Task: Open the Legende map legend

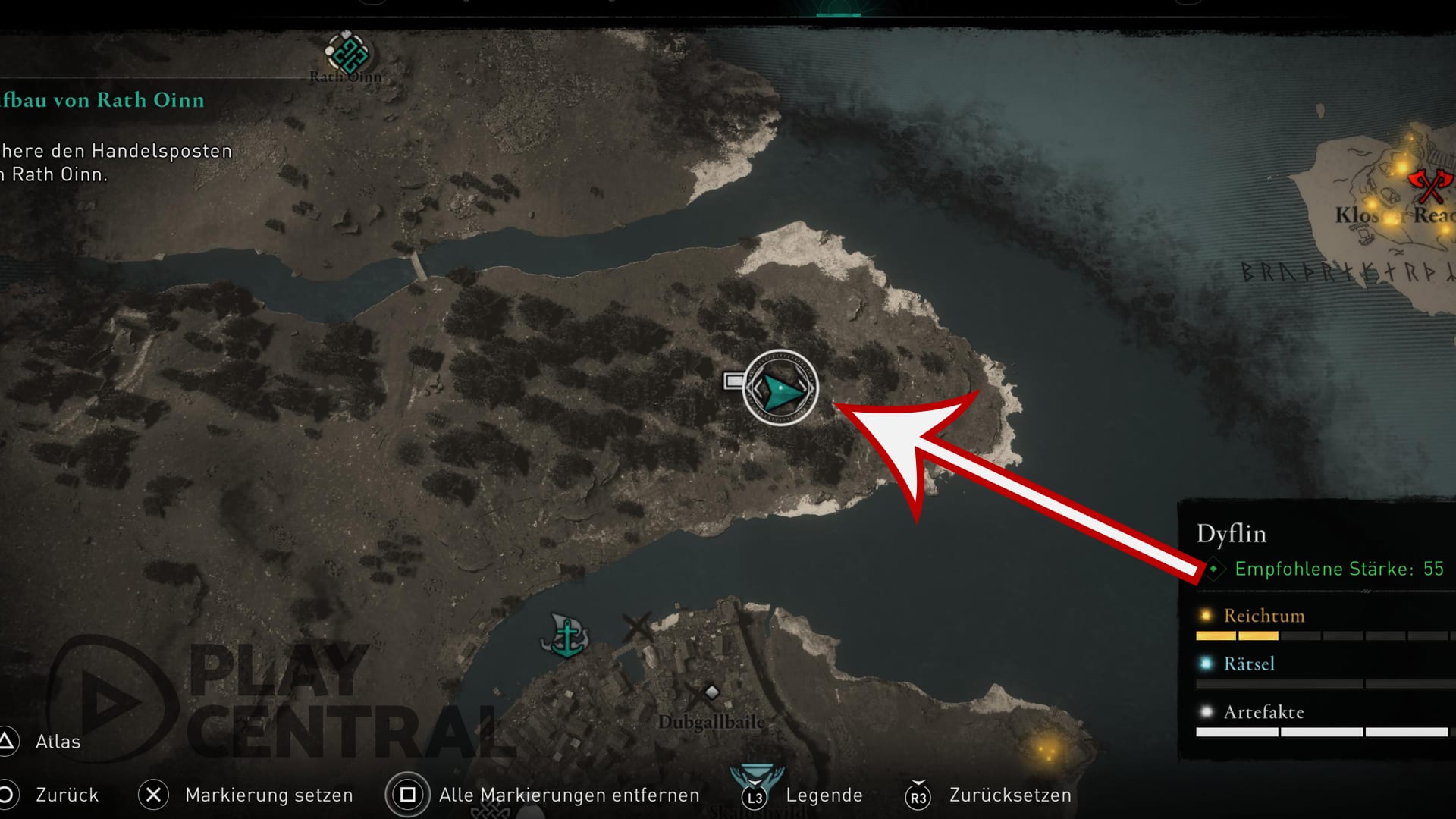Action: 824,795
